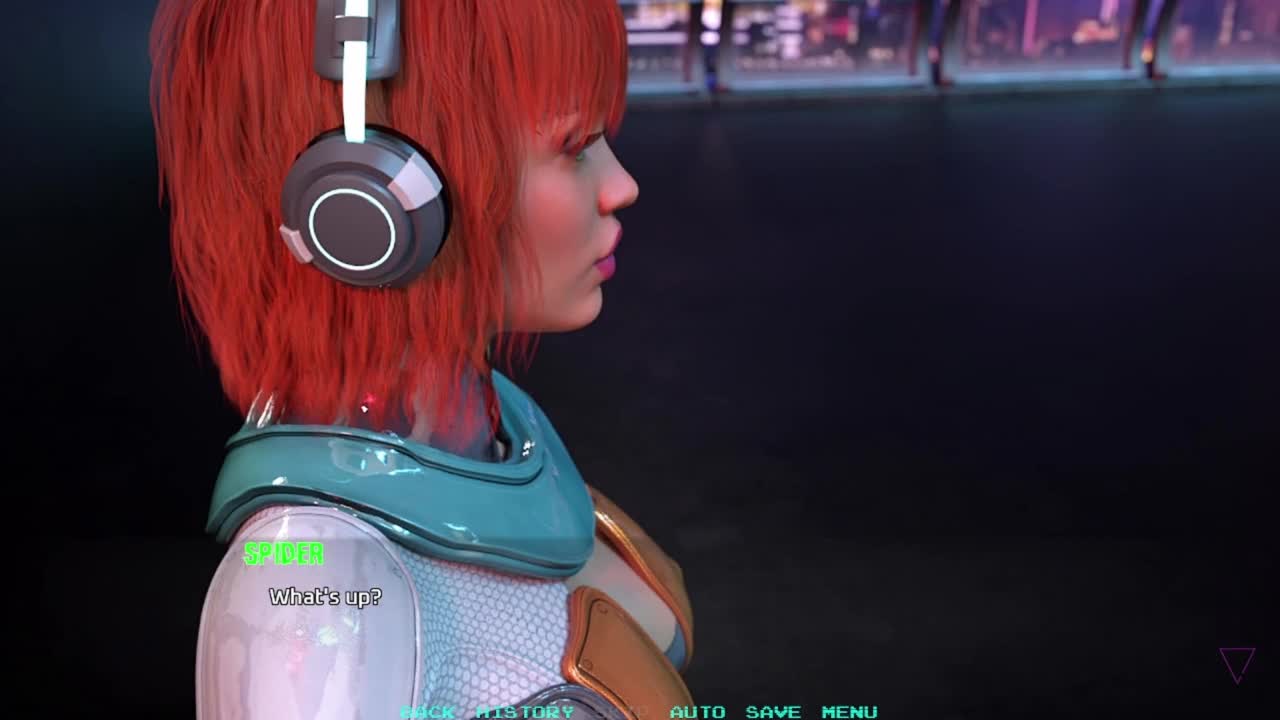The height and width of the screenshot is (720, 1280).
Task: Open the game Menu
Action: [x=849, y=711]
